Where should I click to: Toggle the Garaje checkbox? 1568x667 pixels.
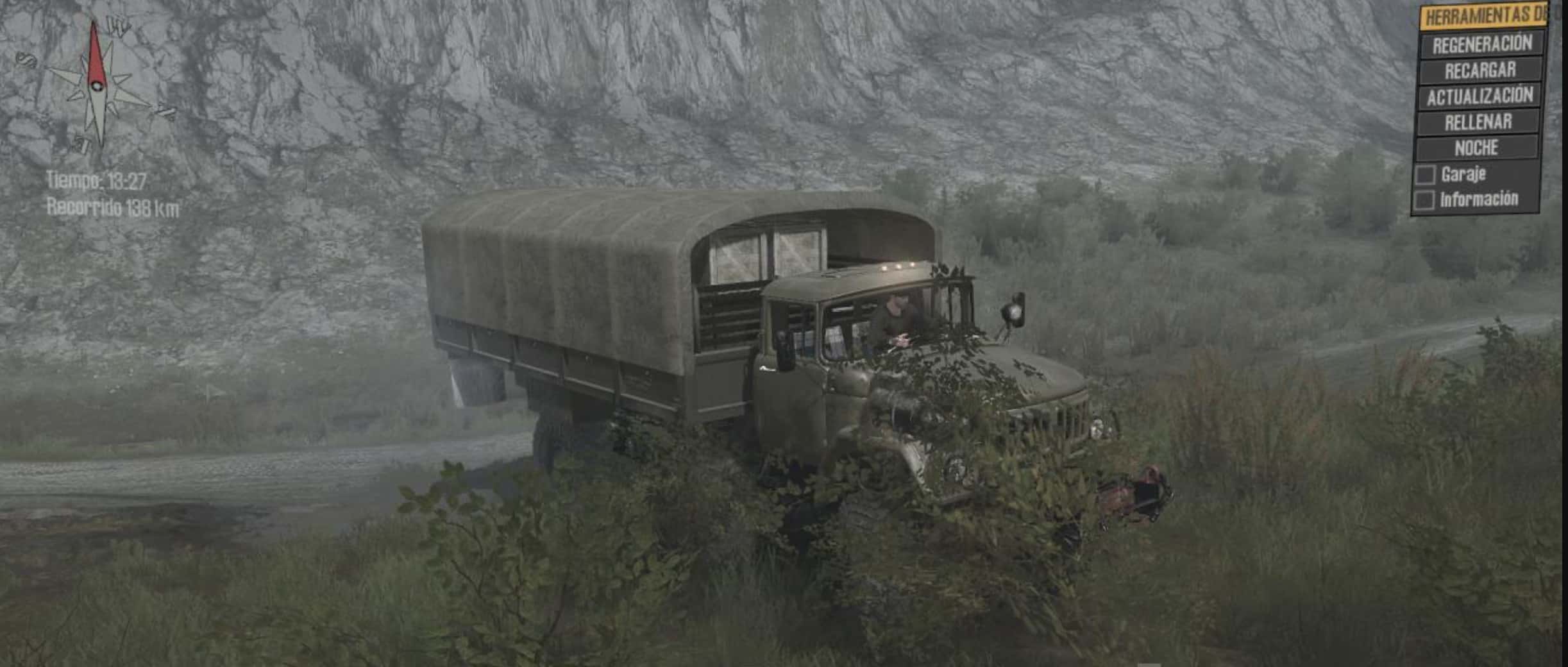(x=1425, y=175)
